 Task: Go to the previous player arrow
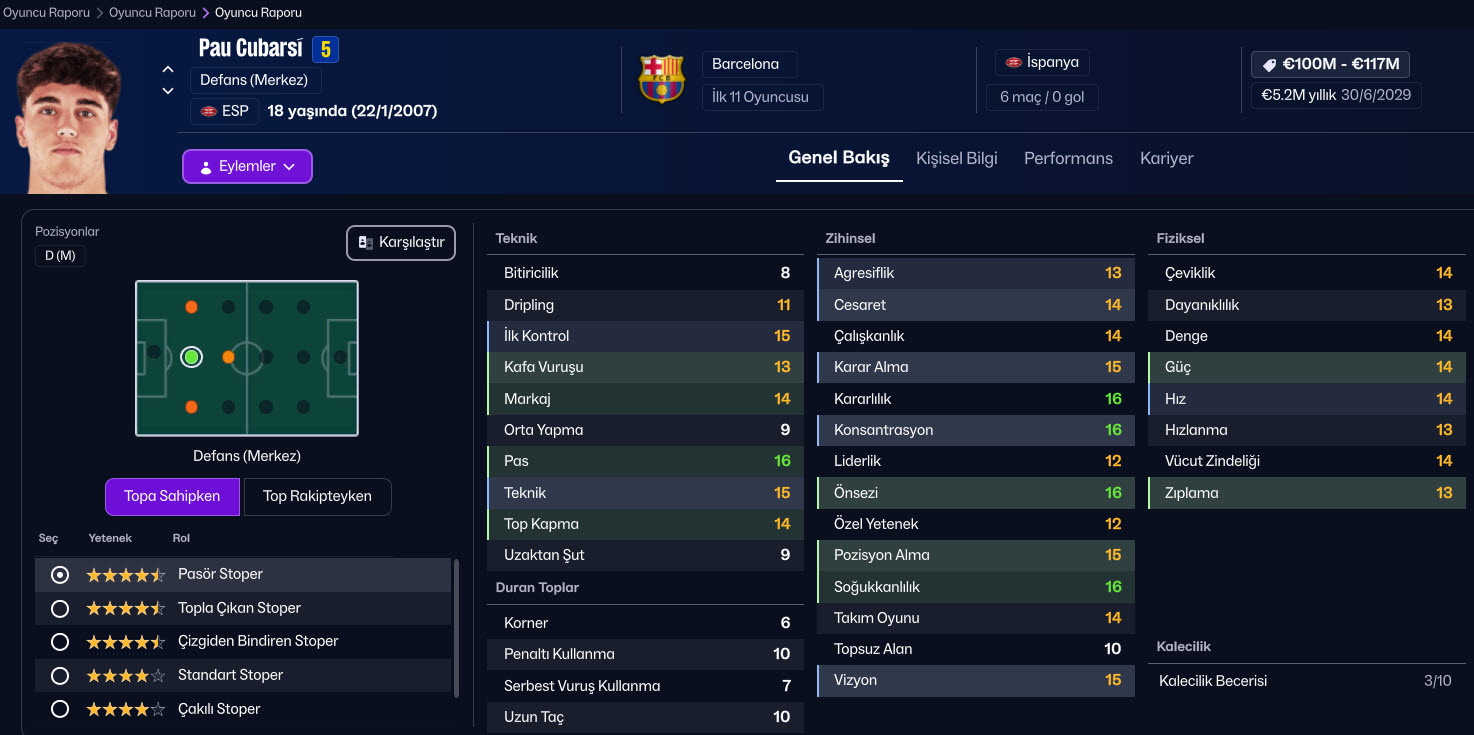168,70
